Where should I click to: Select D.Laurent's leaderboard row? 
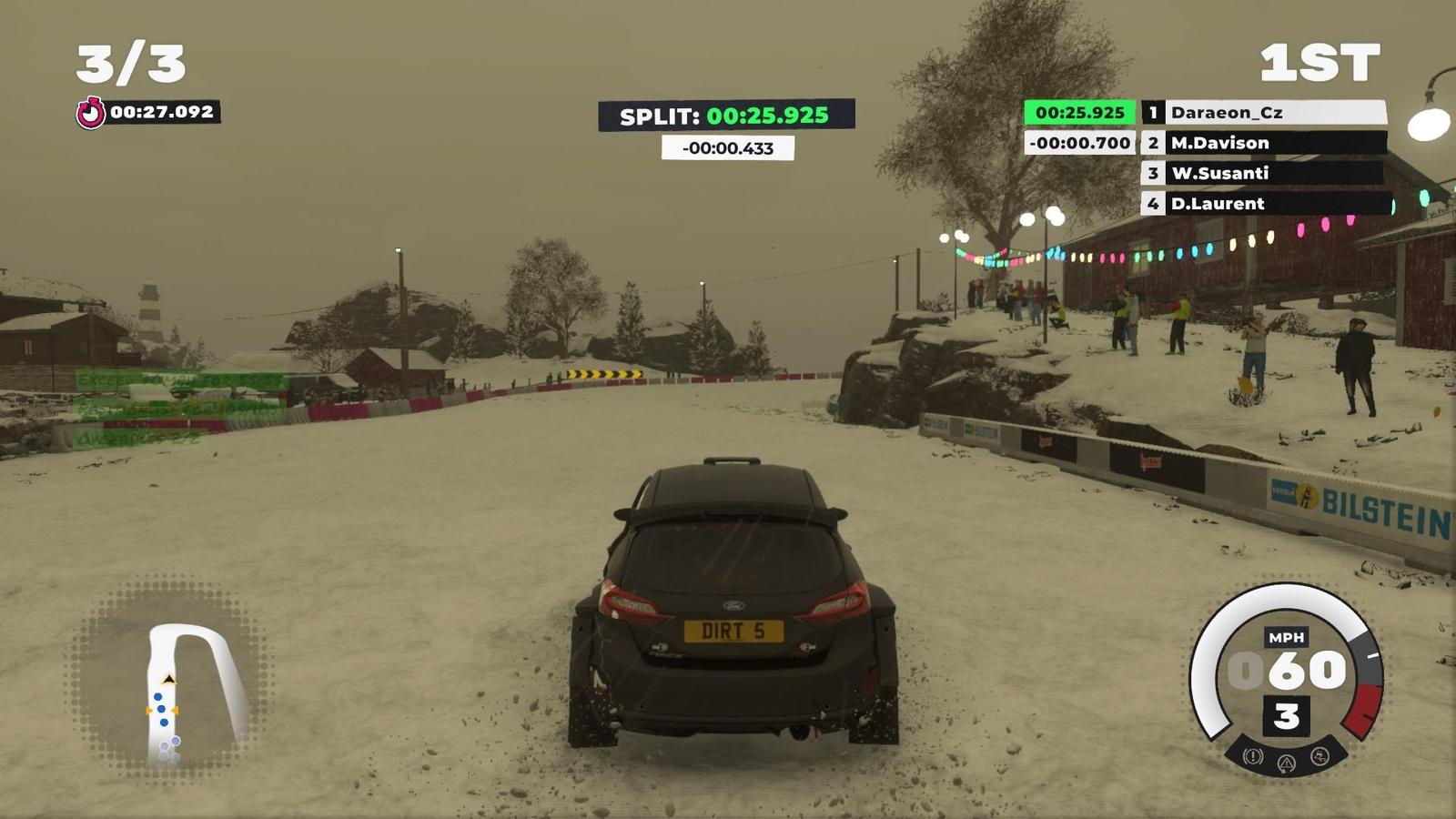[x=1265, y=203]
